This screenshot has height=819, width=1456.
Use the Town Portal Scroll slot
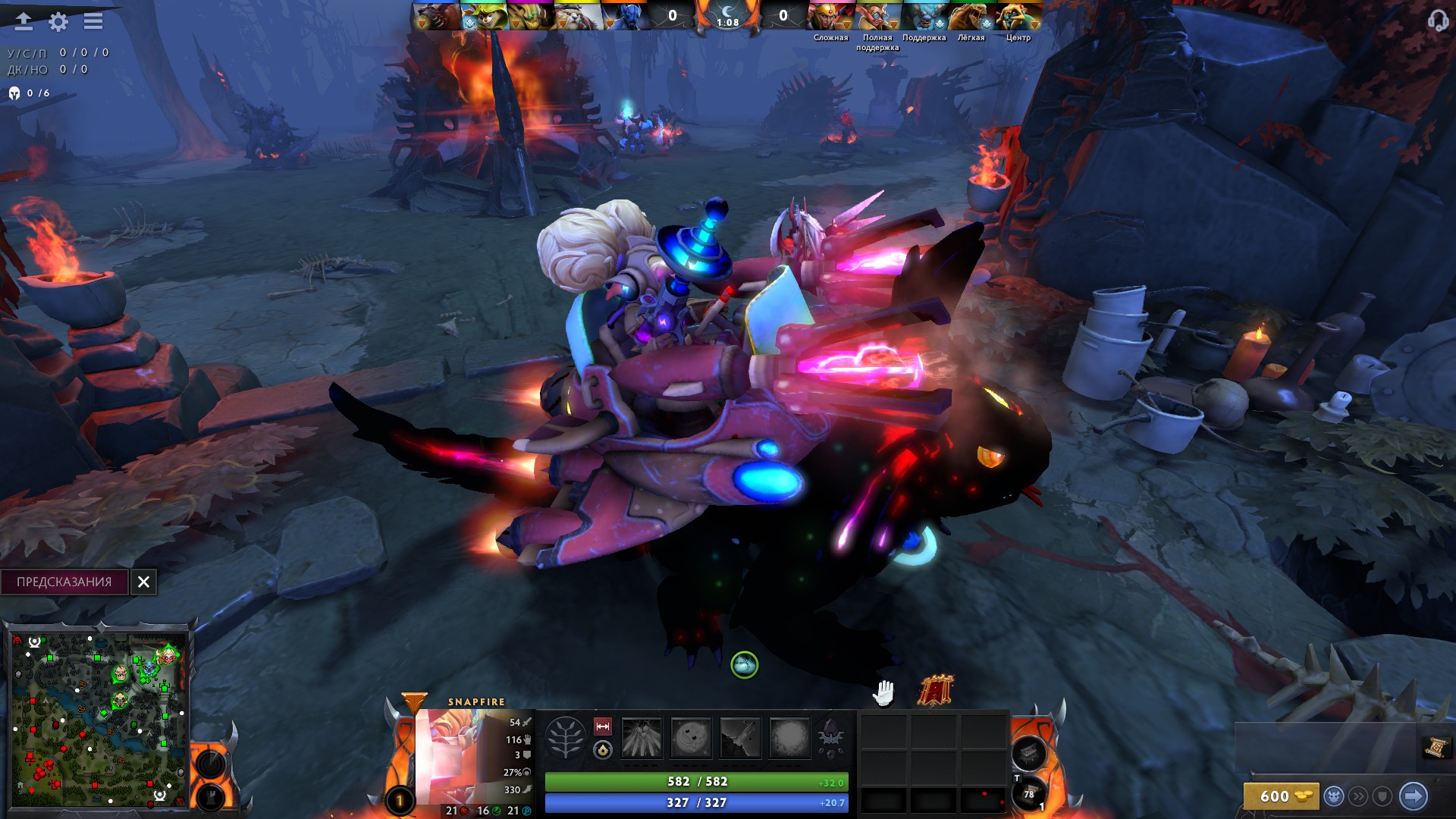point(1029,795)
